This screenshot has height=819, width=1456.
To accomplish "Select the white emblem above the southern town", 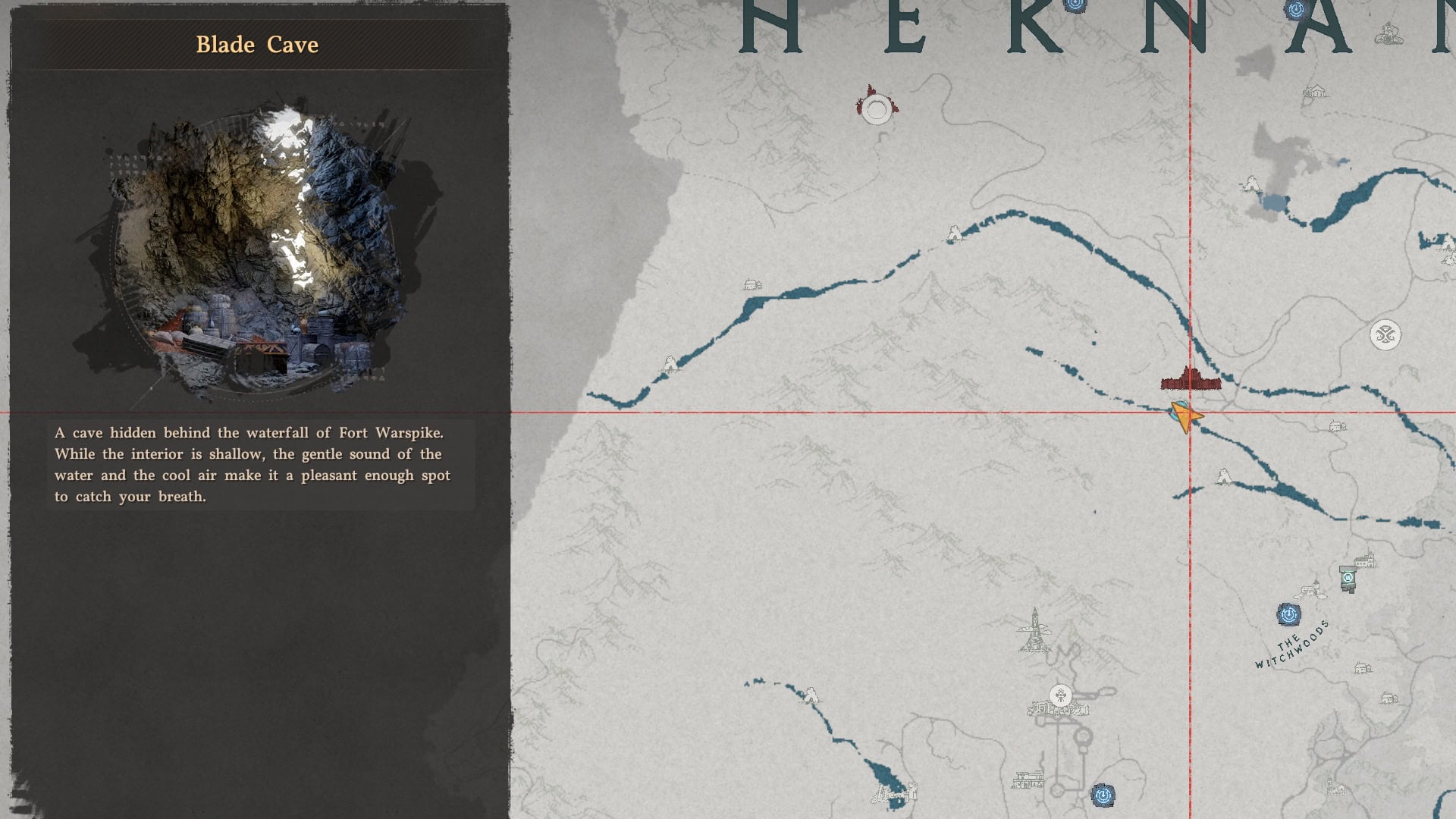I will [x=1060, y=696].
